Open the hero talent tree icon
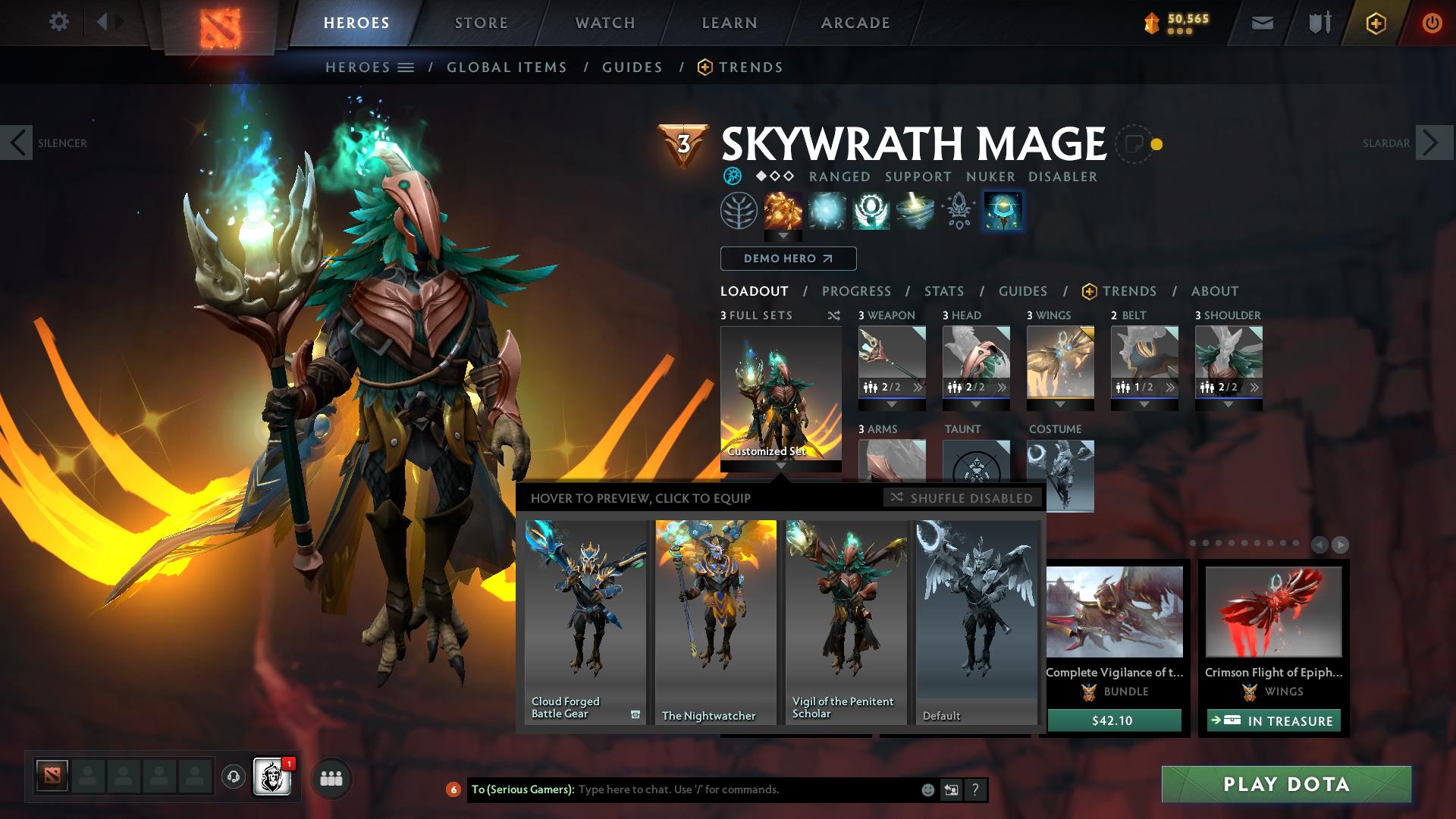The height and width of the screenshot is (819, 1456). point(739,212)
